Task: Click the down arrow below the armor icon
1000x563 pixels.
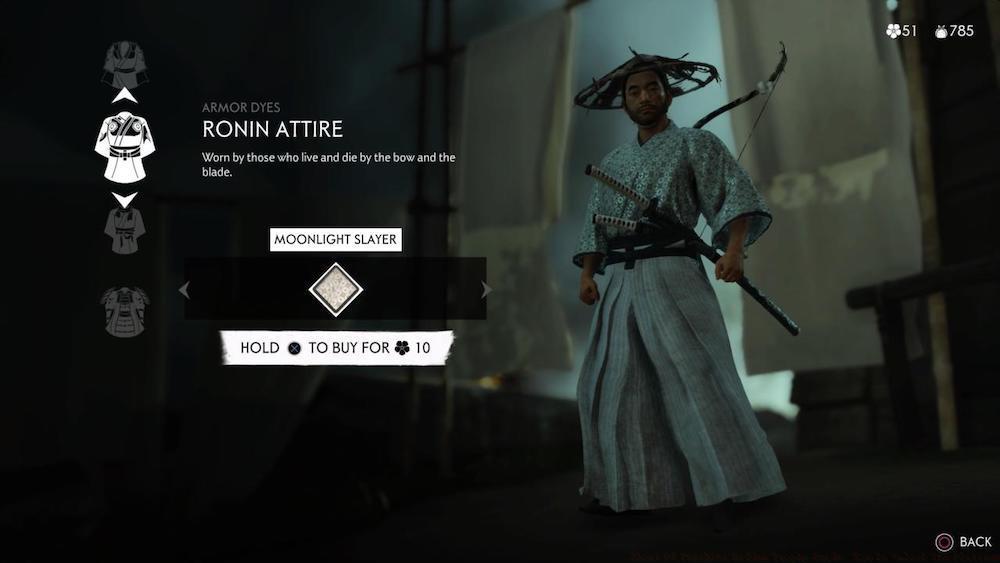Action: tap(124, 199)
